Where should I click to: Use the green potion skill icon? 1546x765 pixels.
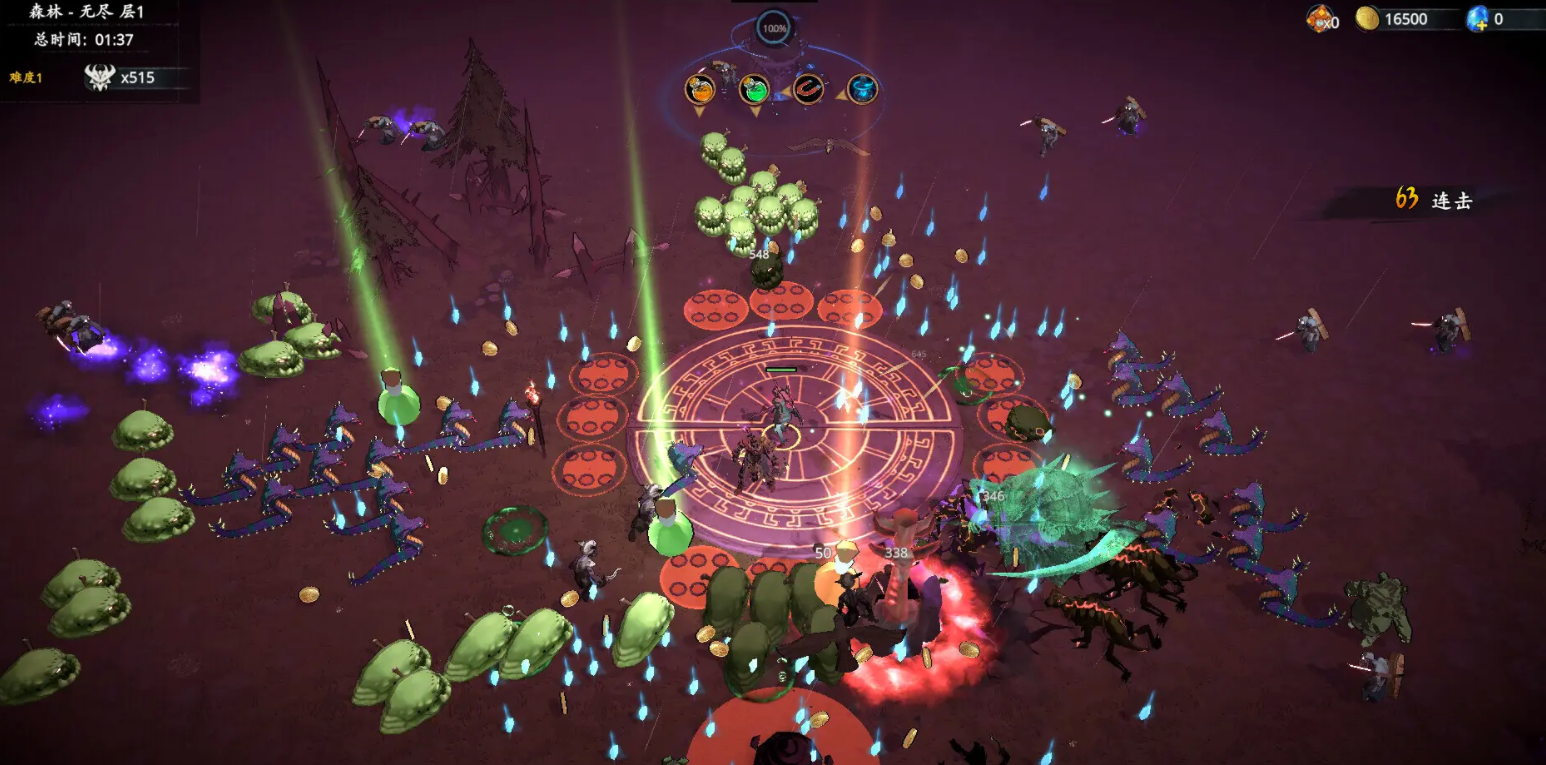coord(754,89)
